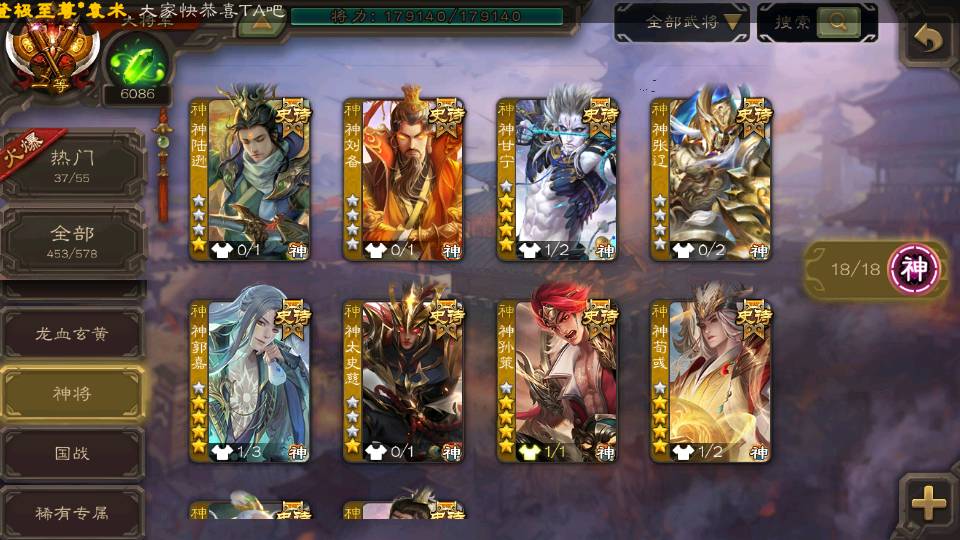This screenshot has height=540, width=960.
Task: Switch to the 全部 heroes tab
Action: click(72, 241)
